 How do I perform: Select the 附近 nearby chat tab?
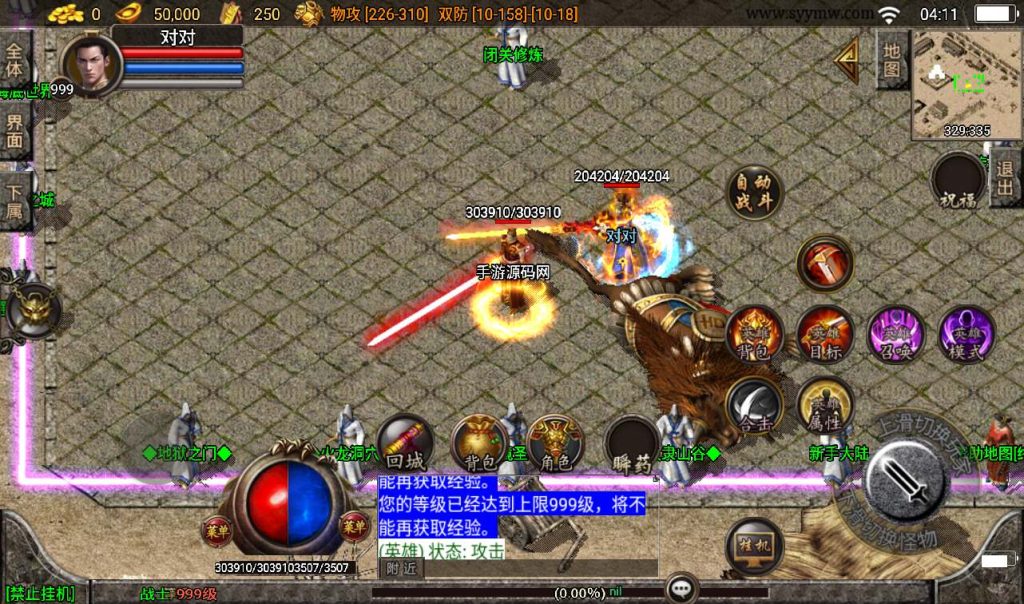pyautogui.click(x=401, y=568)
